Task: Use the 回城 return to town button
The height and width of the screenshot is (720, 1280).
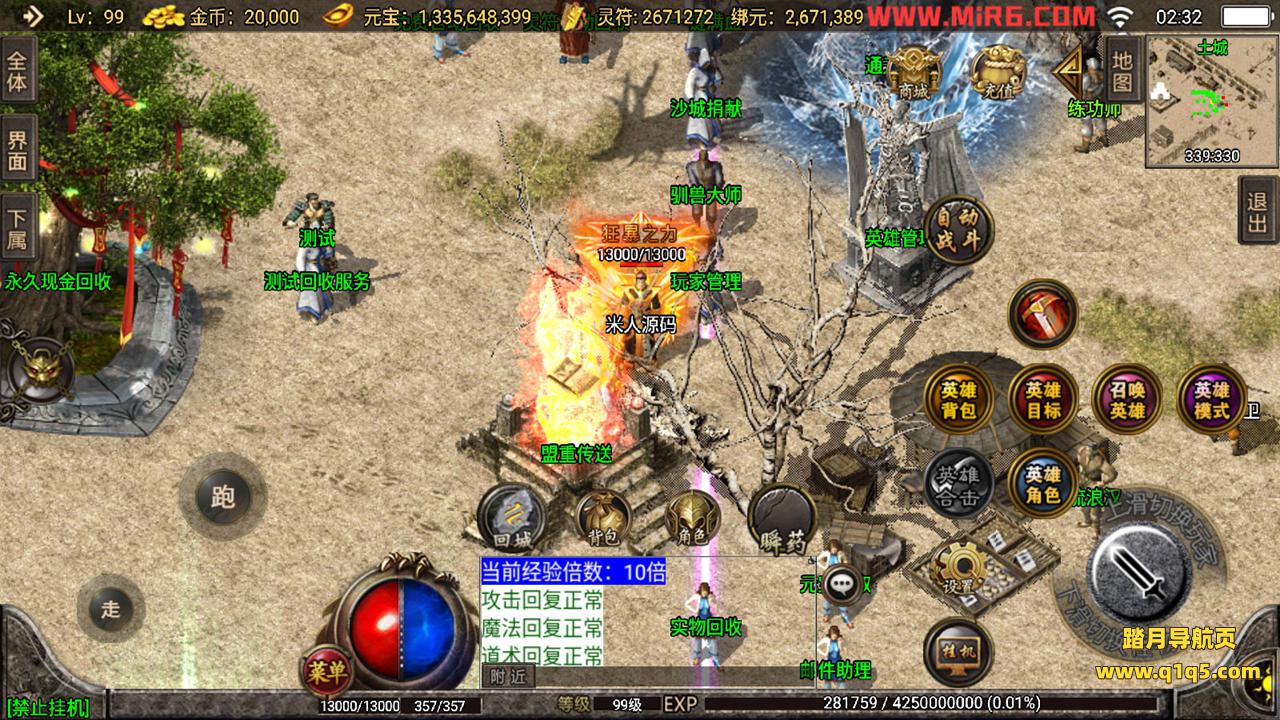Action: [x=512, y=518]
